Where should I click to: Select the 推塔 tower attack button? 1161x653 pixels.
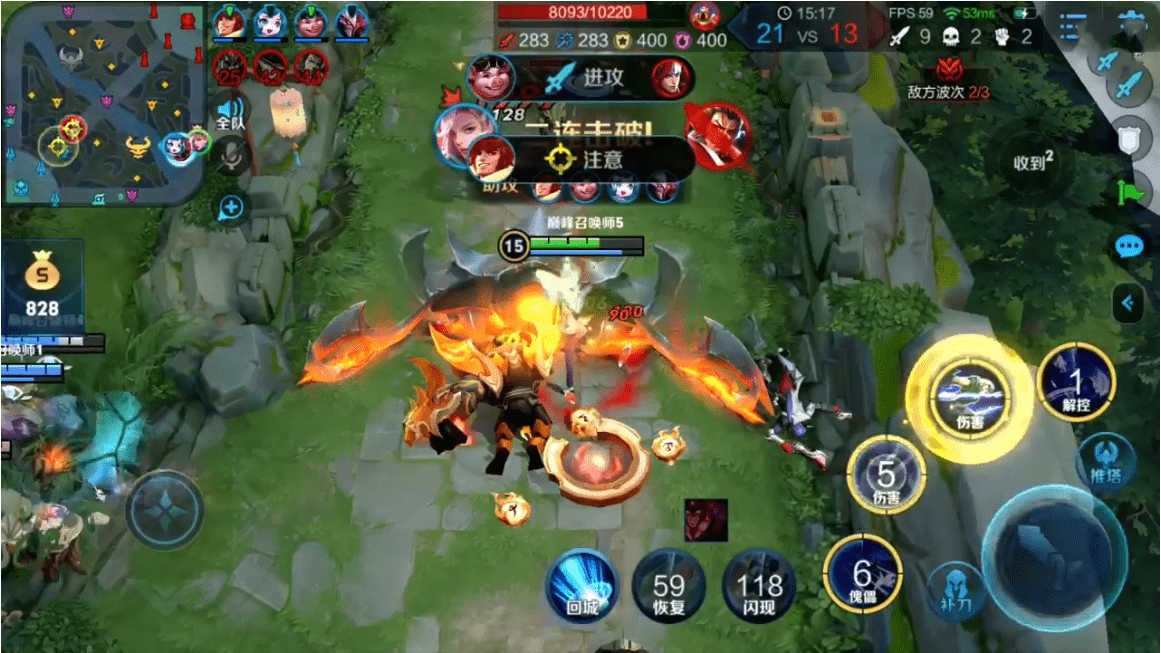[x=1104, y=461]
